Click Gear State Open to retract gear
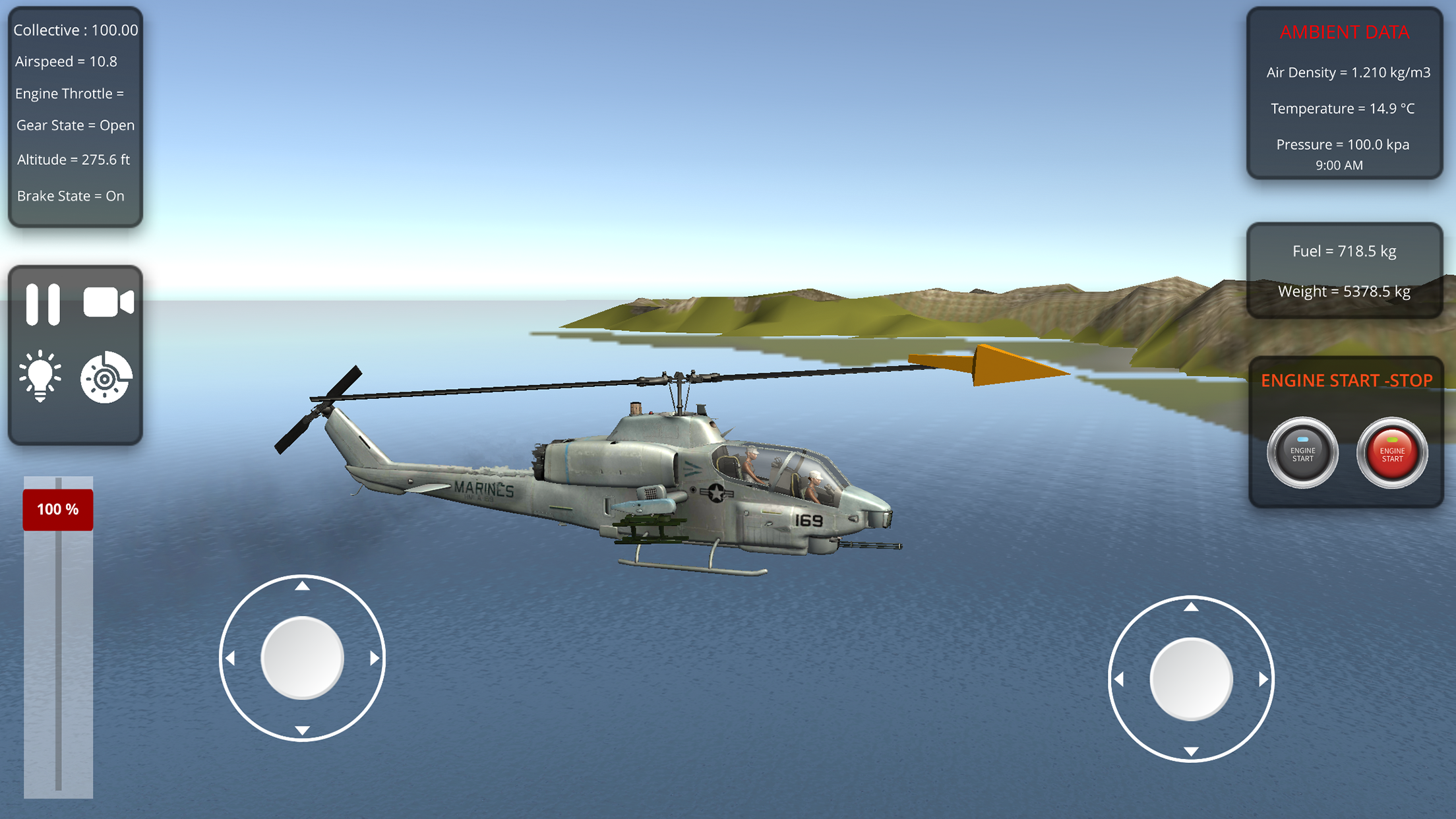 tap(75, 125)
